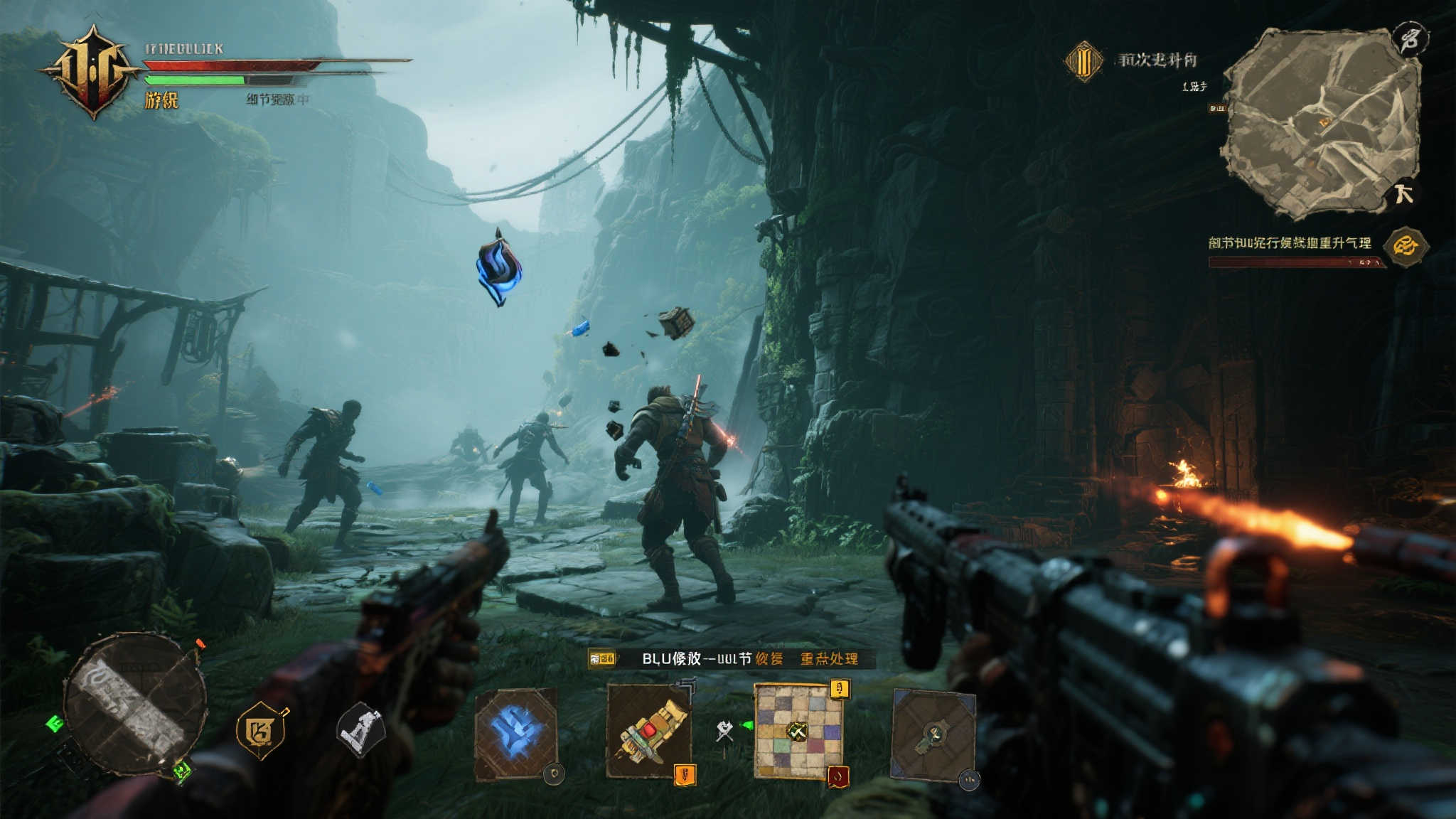Select the dark slot with the bronze key

coord(933,735)
